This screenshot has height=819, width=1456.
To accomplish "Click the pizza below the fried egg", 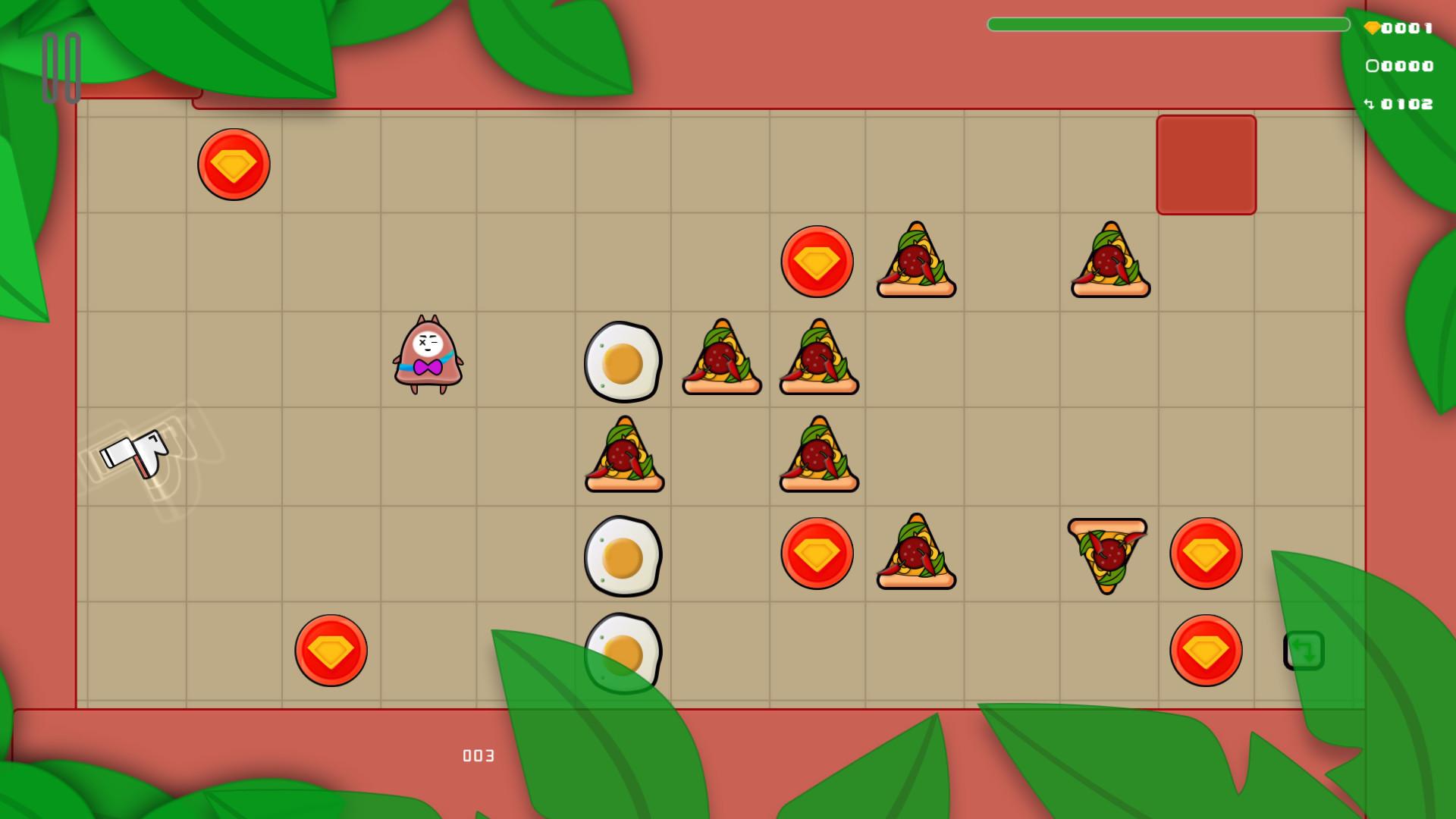I will (623, 455).
